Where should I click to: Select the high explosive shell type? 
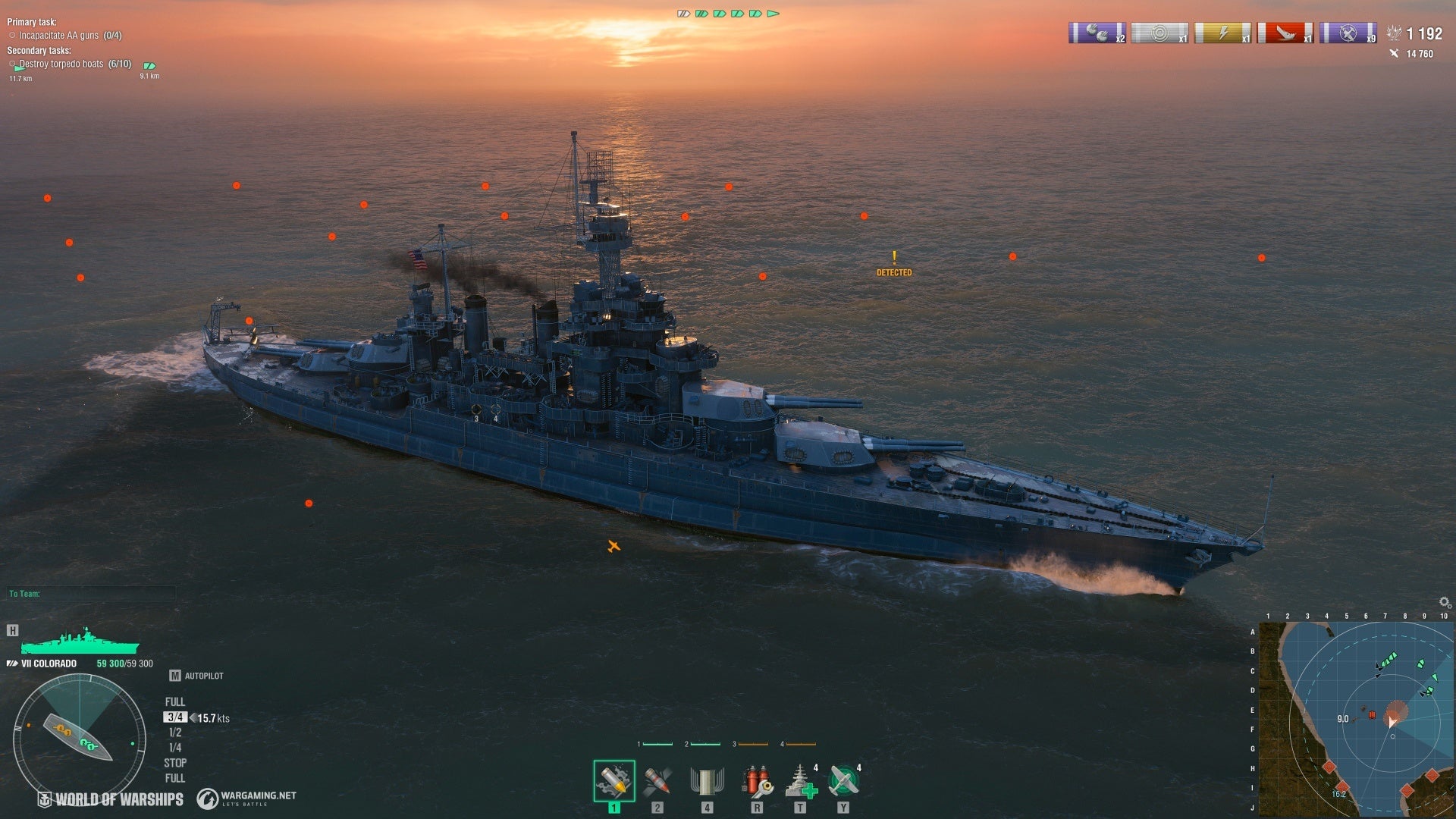coord(613,781)
